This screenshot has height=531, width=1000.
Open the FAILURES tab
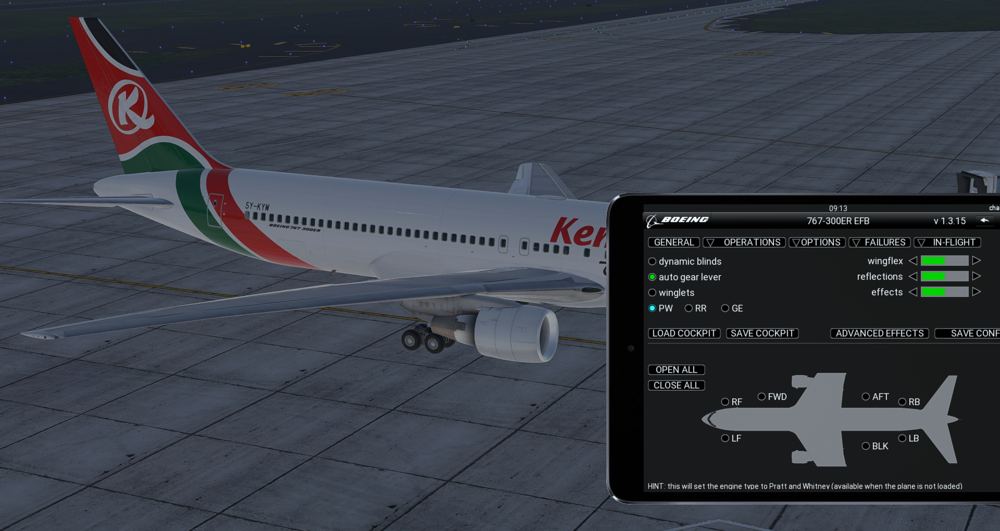coord(879,242)
